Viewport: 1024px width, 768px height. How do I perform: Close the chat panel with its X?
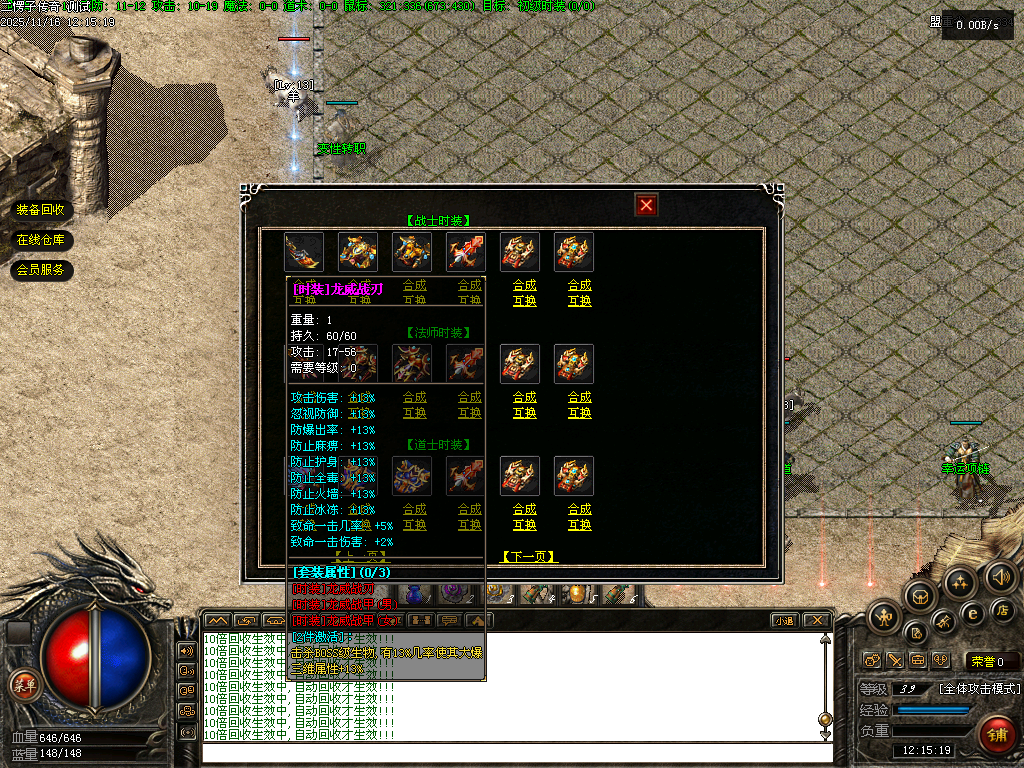tap(817, 620)
